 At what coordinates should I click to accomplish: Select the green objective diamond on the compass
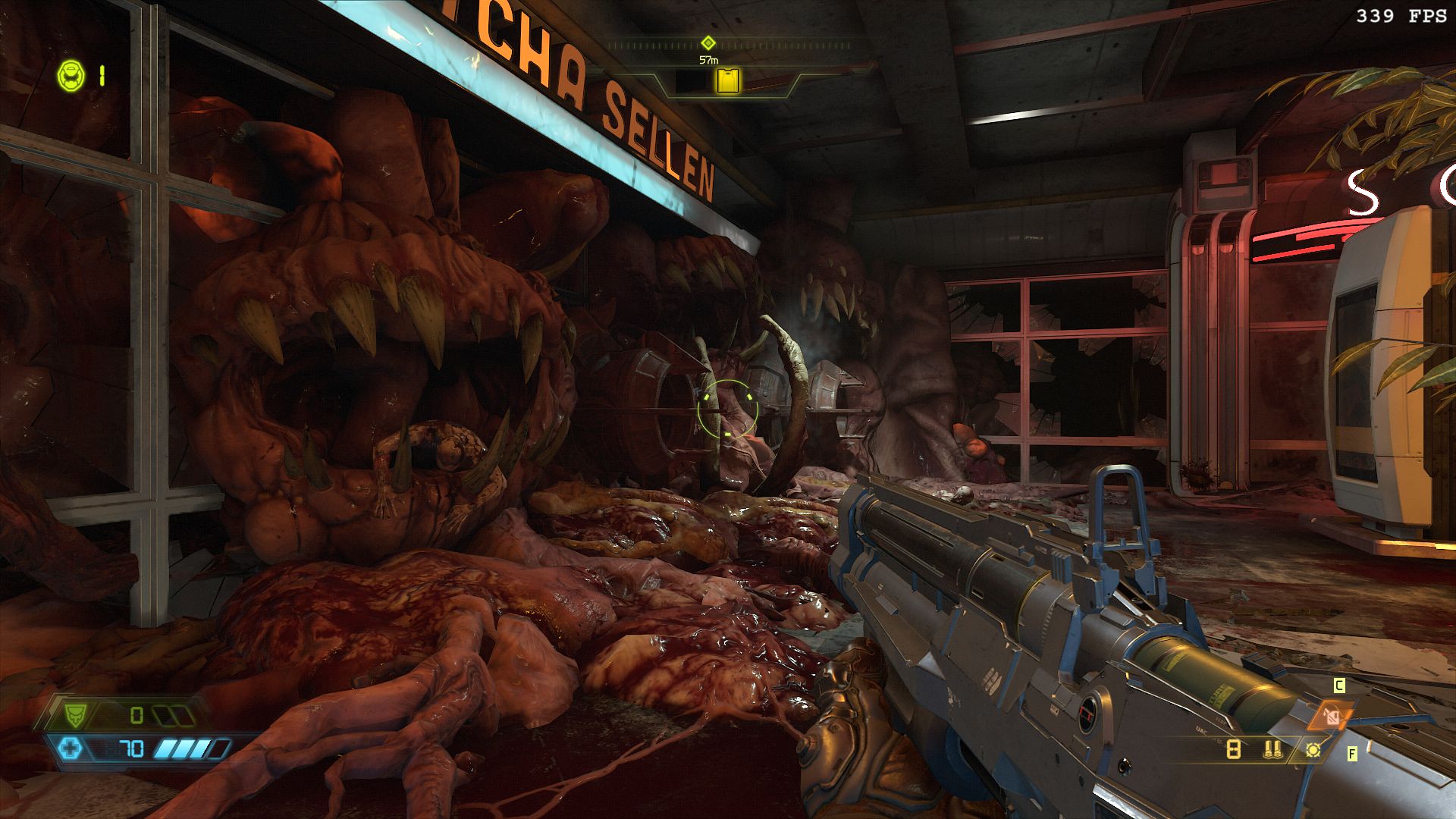point(708,42)
